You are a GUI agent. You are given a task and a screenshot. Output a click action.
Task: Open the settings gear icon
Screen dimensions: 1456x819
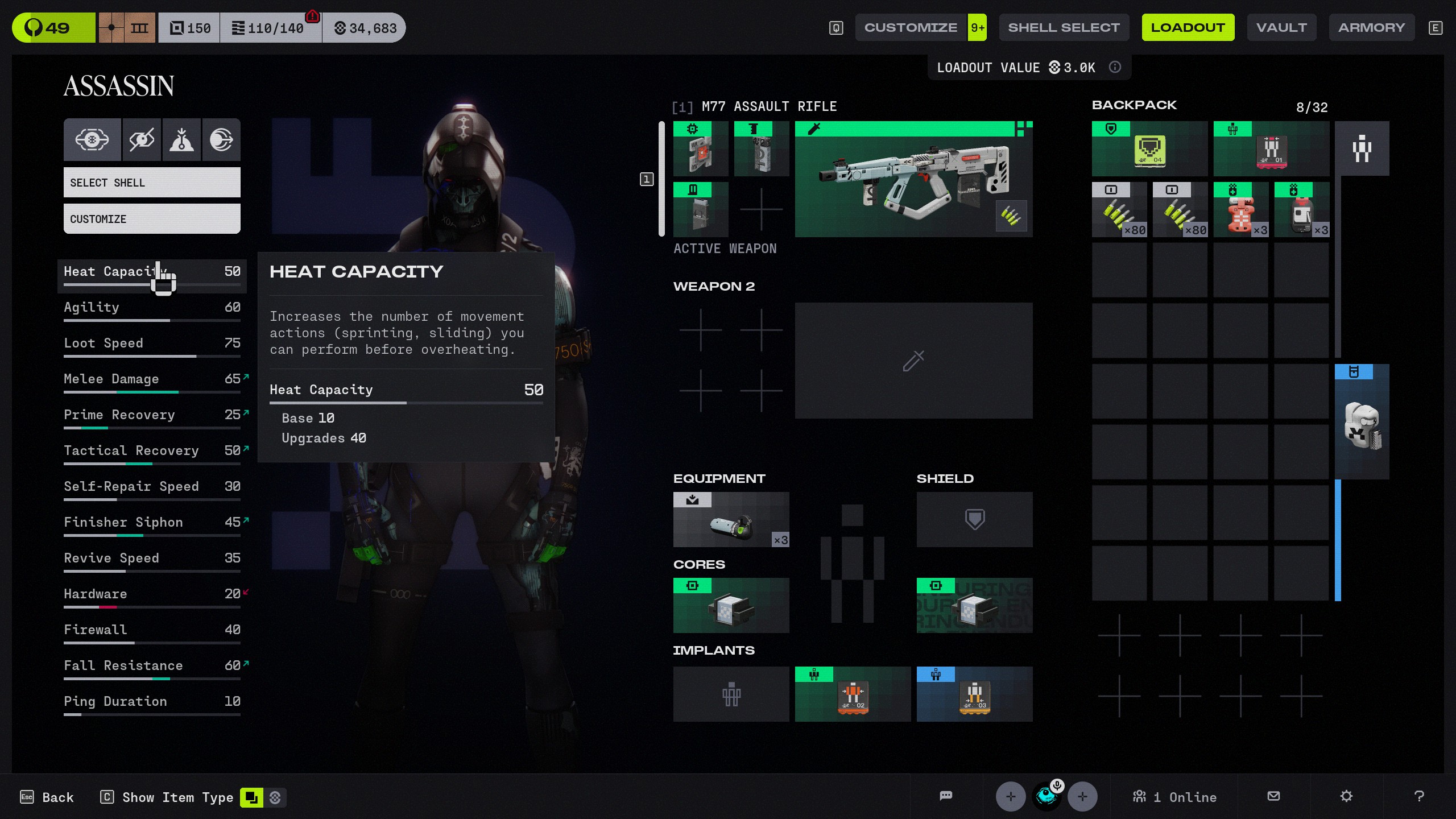(1346, 796)
